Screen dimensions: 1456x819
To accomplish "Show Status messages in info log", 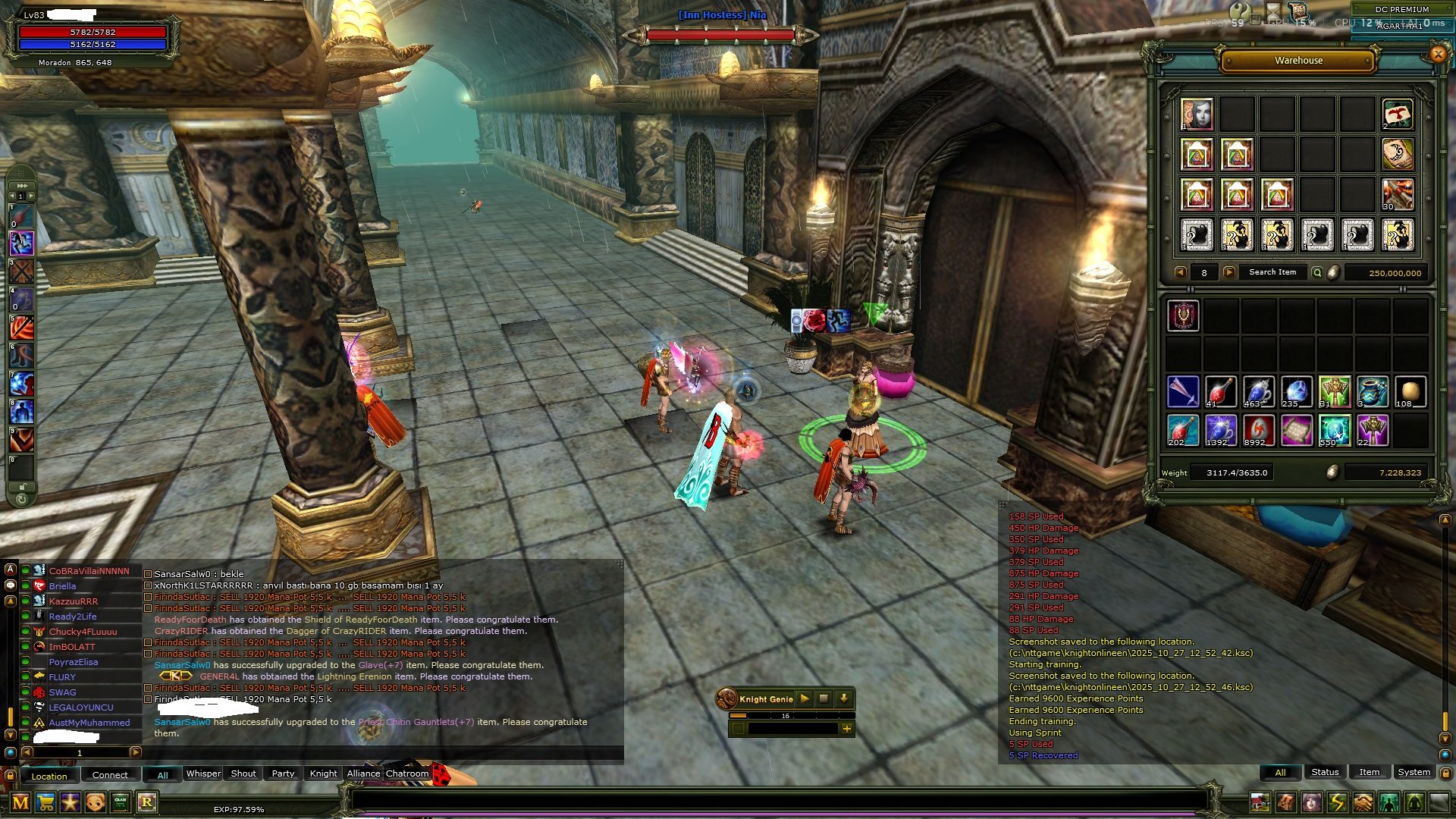I will pos(1325,772).
